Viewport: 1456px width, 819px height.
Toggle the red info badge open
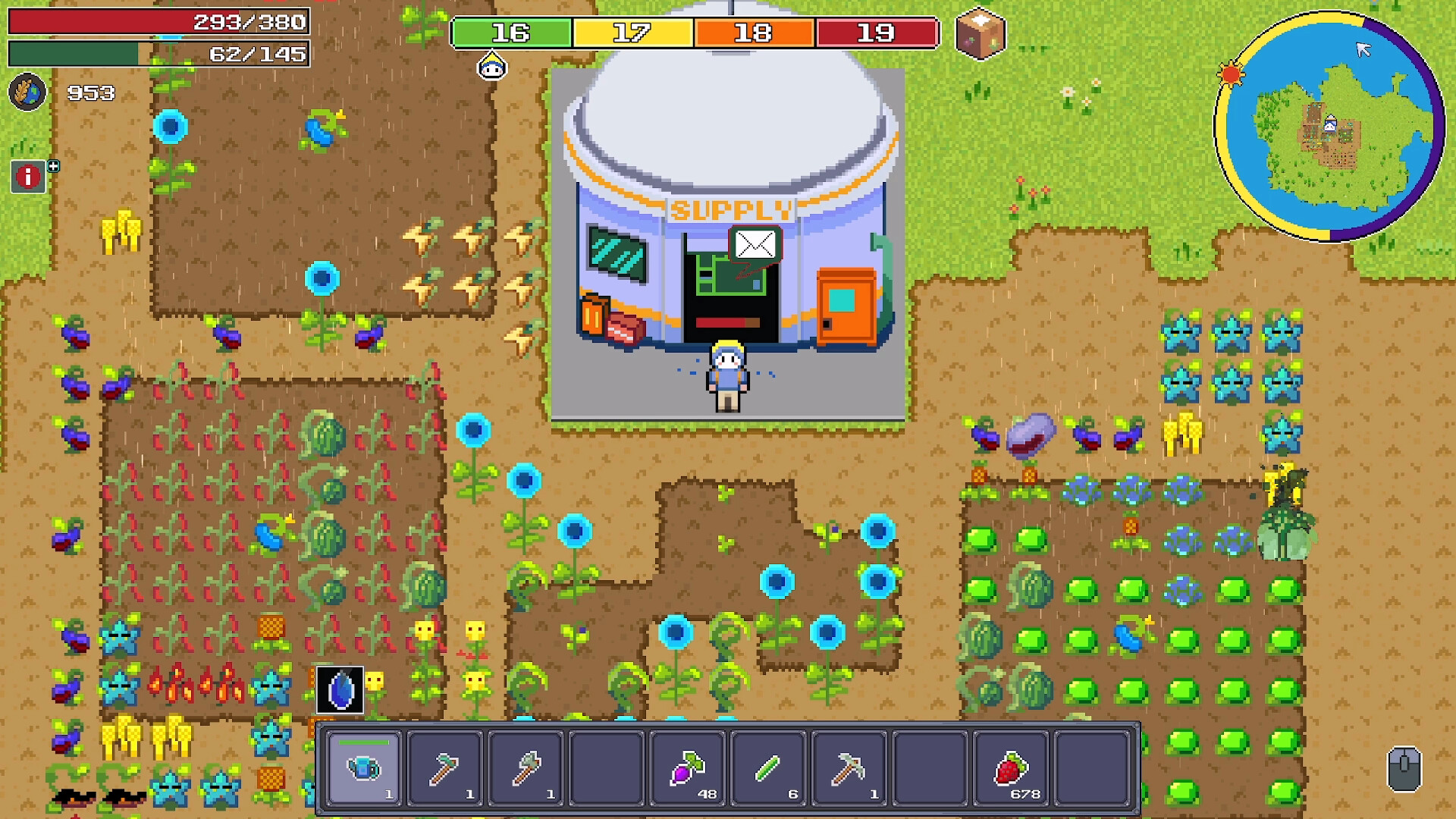coord(27,177)
